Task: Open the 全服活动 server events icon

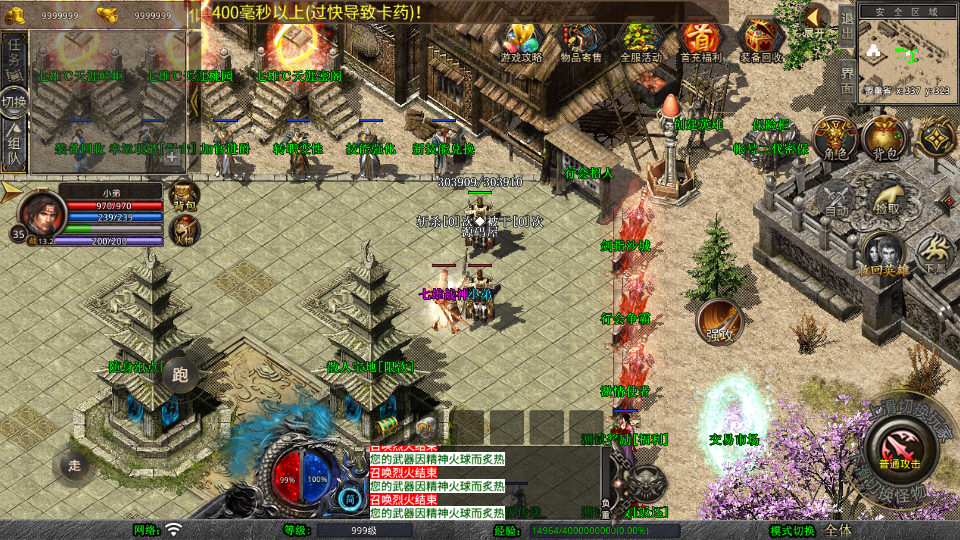Action: click(641, 42)
